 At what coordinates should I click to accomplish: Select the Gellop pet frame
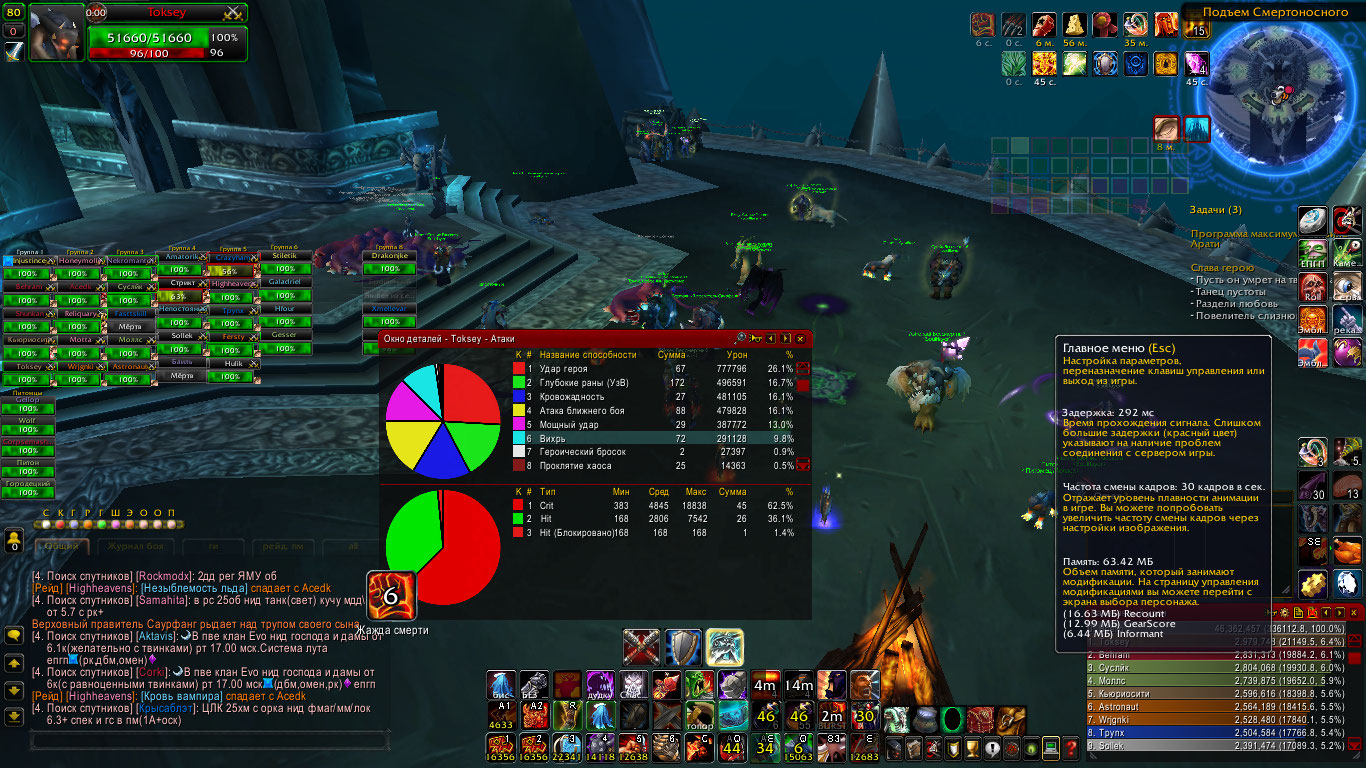click(x=27, y=400)
